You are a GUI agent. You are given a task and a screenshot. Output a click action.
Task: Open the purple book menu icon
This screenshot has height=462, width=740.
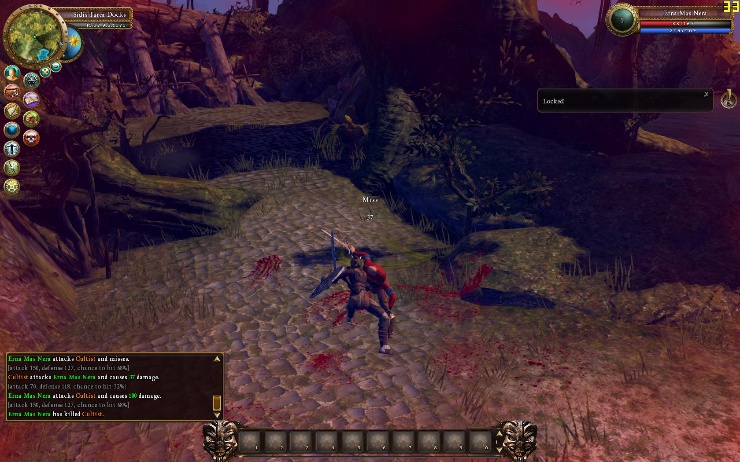pos(31,99)
